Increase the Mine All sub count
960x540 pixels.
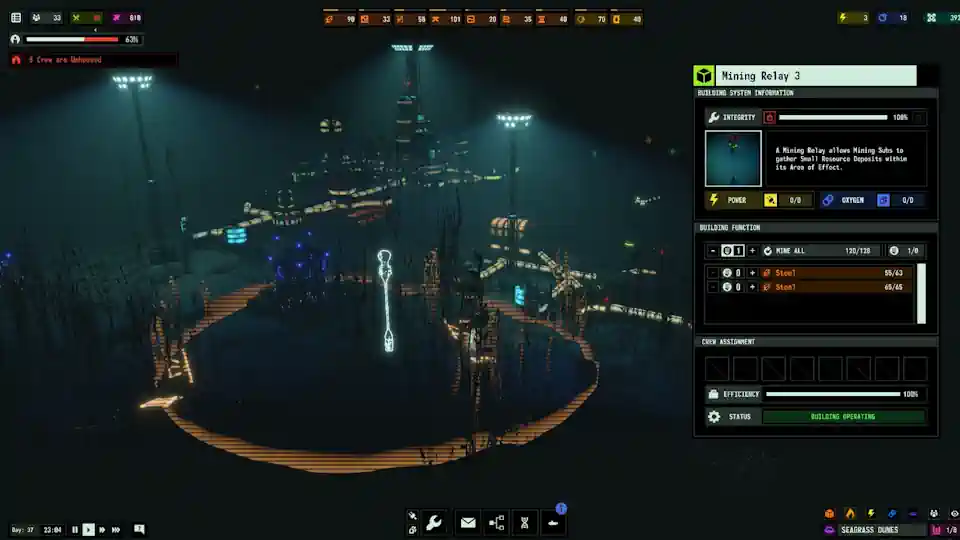[x=752, y=251]
